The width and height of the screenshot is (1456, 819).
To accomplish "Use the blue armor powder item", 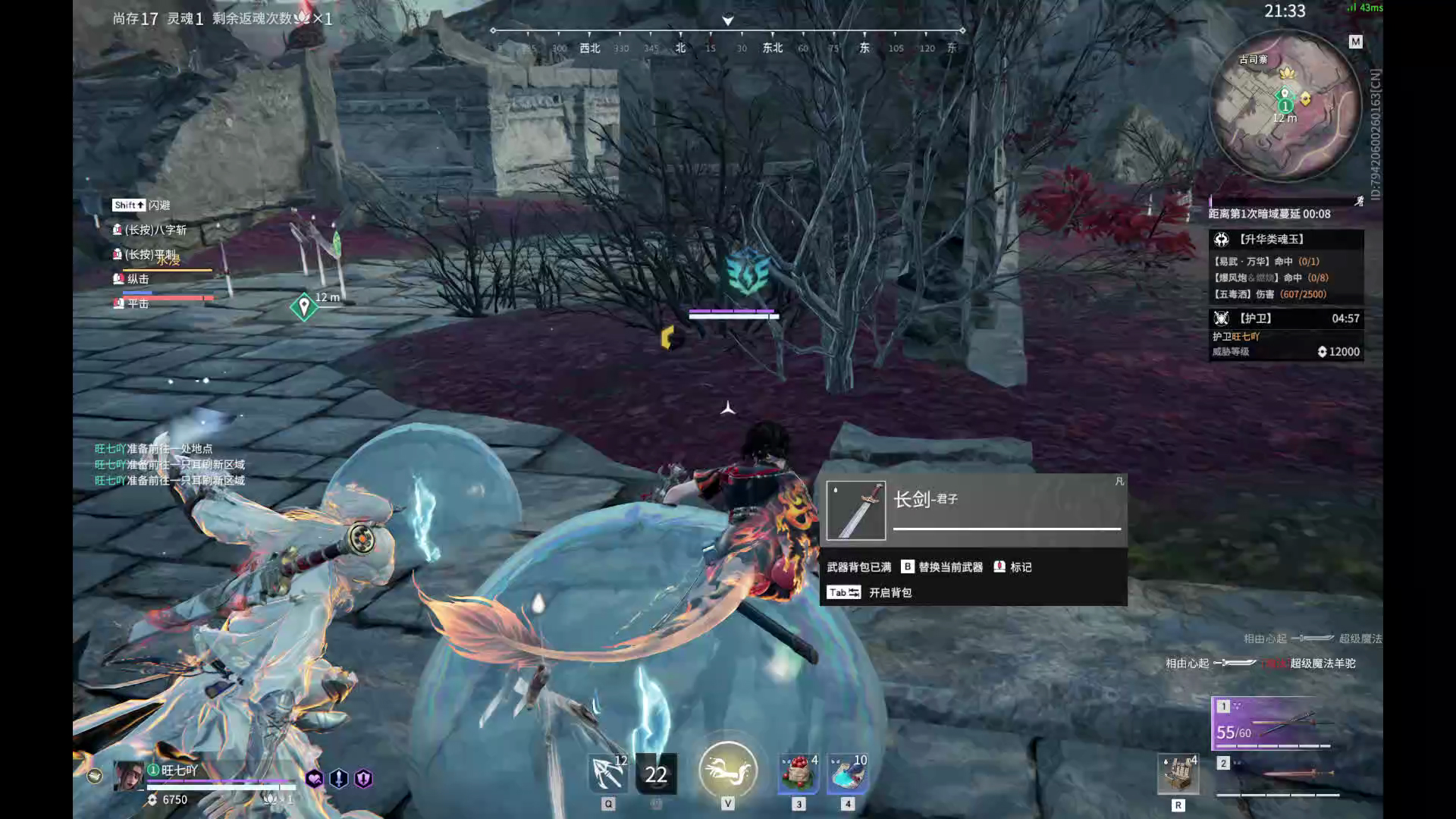I will [x=848, y=773].
